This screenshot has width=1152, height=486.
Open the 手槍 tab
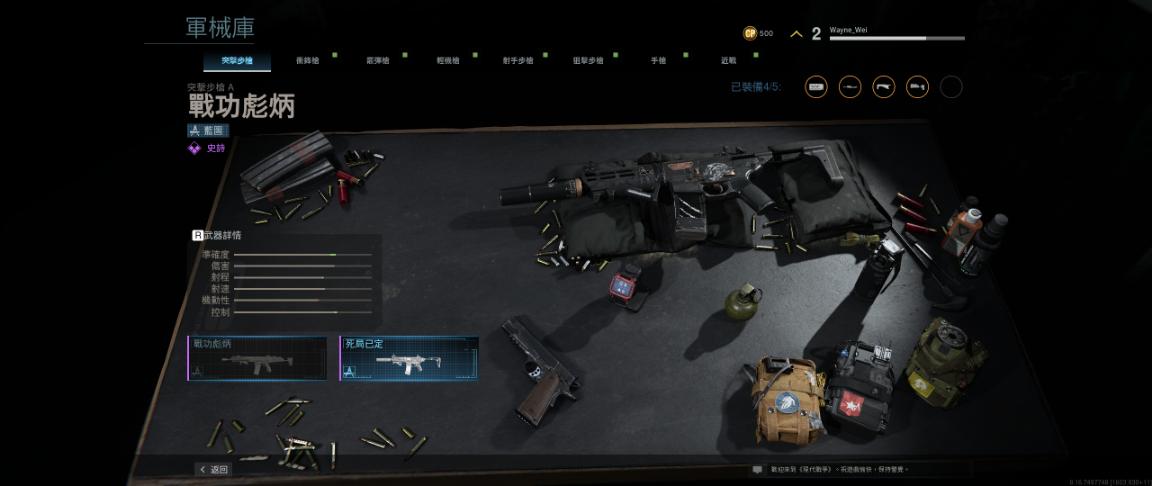(658, 61)
